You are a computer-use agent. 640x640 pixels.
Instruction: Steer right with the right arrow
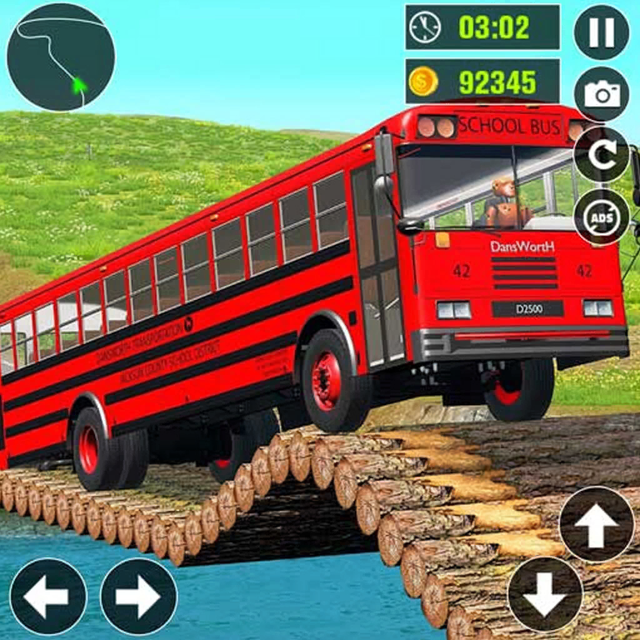pos(138,596)
